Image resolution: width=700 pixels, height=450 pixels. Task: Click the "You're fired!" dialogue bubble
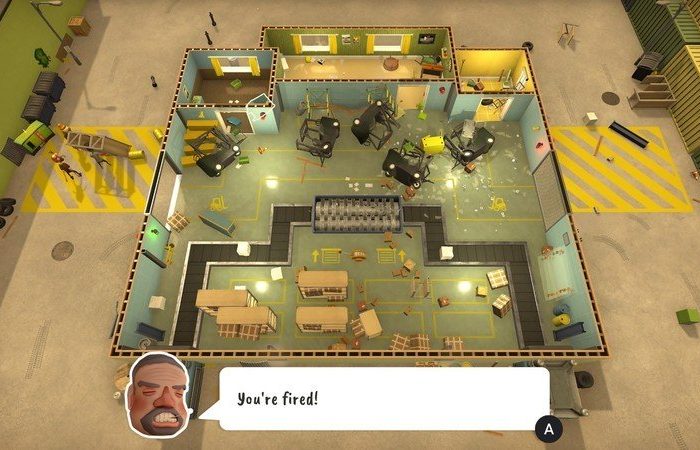pos(380,399)
